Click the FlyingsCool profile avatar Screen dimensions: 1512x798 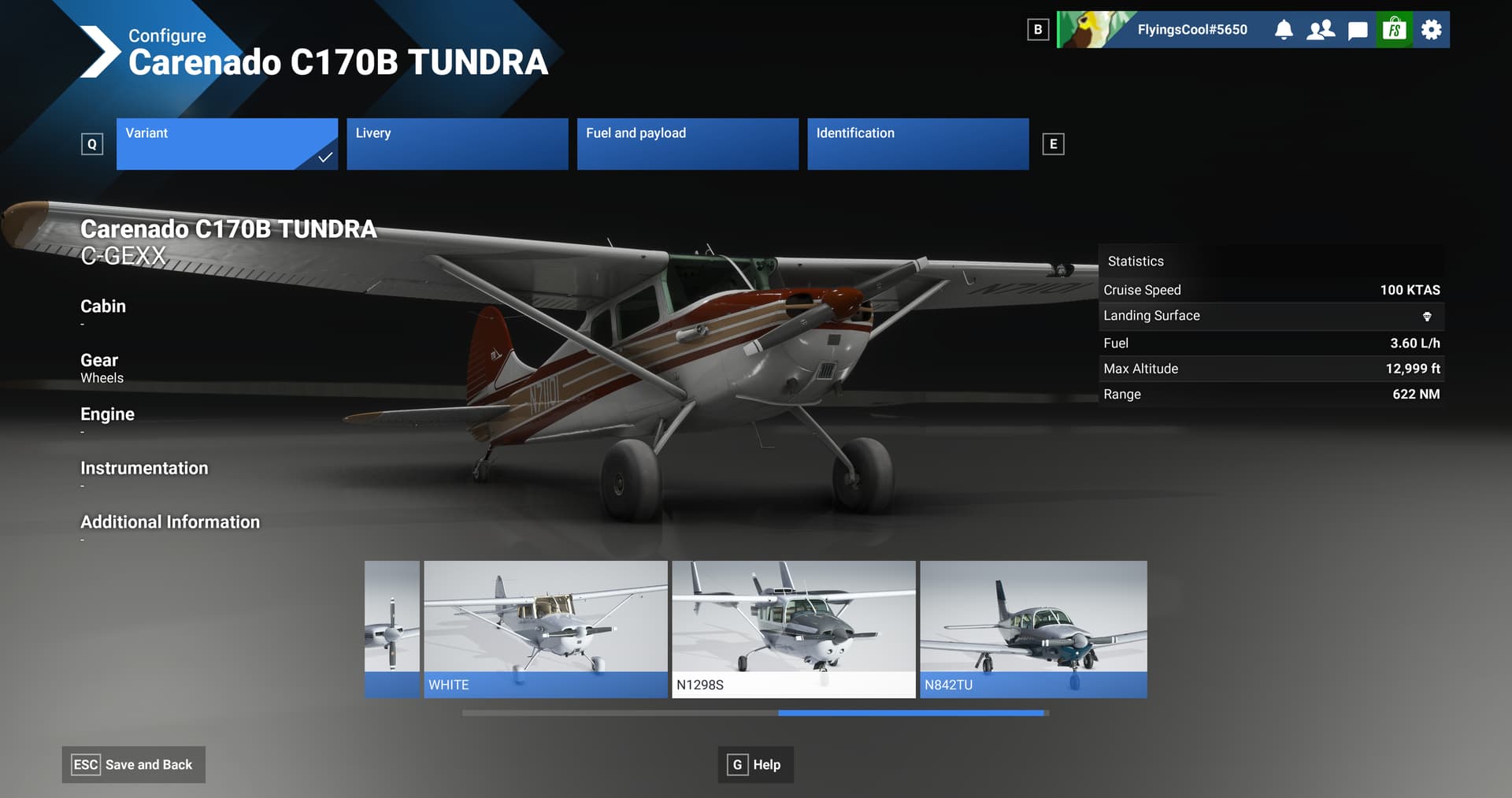(x=1087, y=29)
